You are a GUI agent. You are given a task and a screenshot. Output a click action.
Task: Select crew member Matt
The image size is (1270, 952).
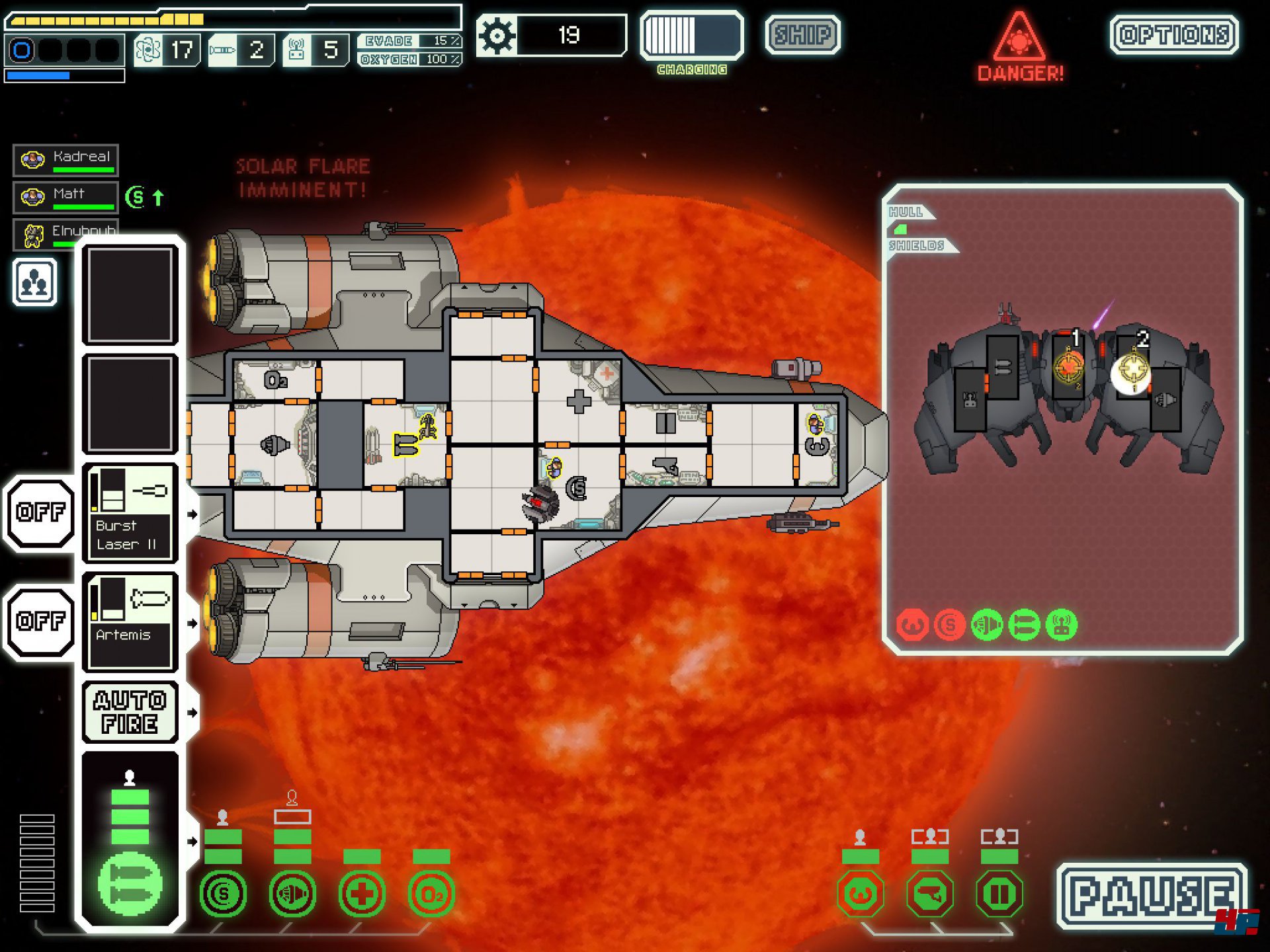click(65, 197)
